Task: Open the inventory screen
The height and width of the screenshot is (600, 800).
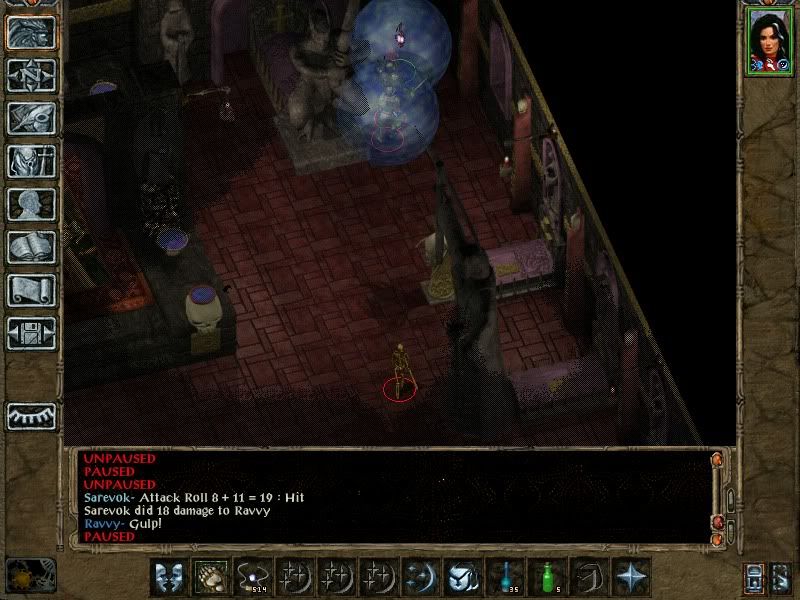Action: click(x=31, y=161)
